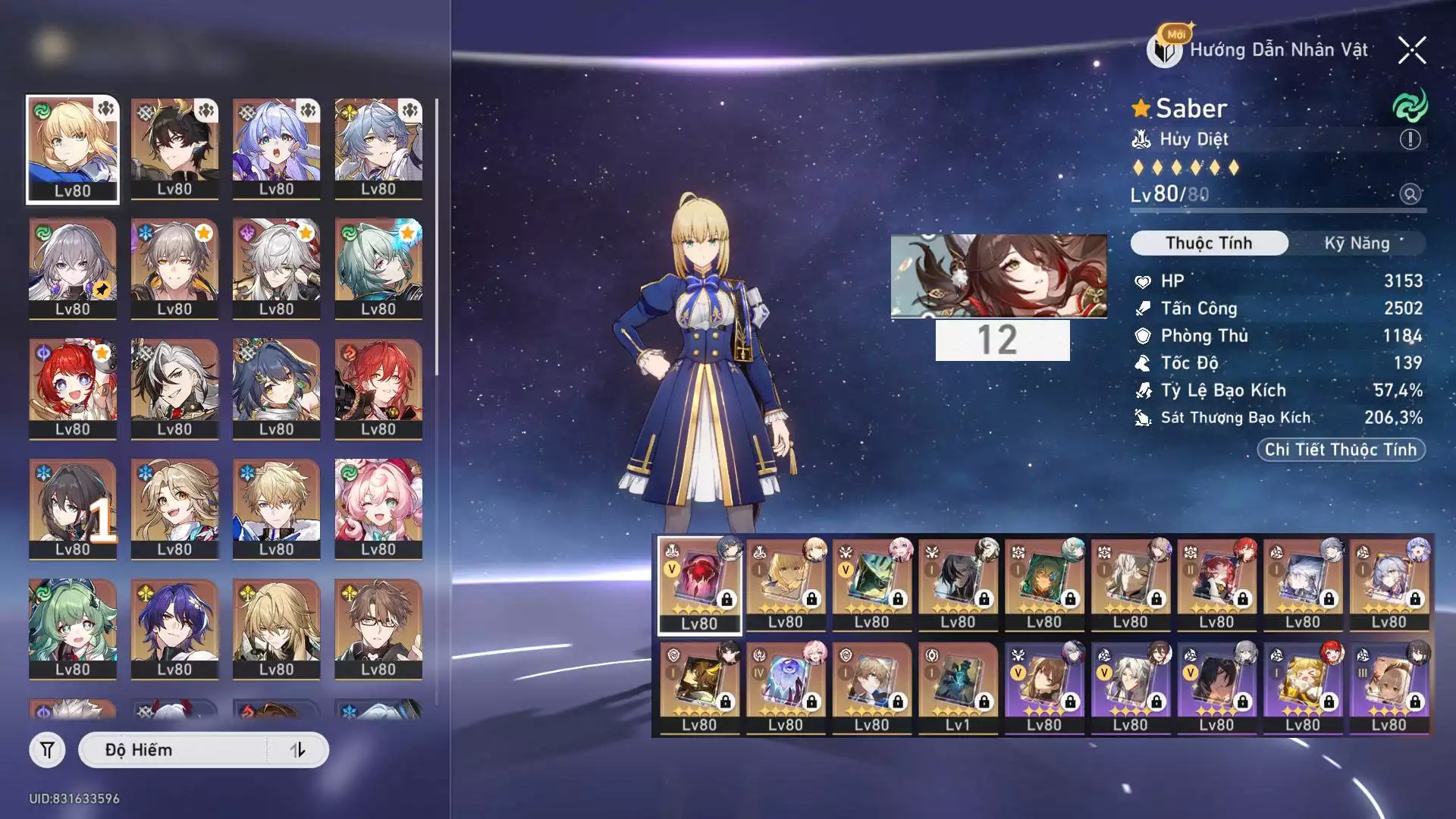The image size is (1456, 819).
Task: Open the character filter funnel button
Action: point(47,750)
